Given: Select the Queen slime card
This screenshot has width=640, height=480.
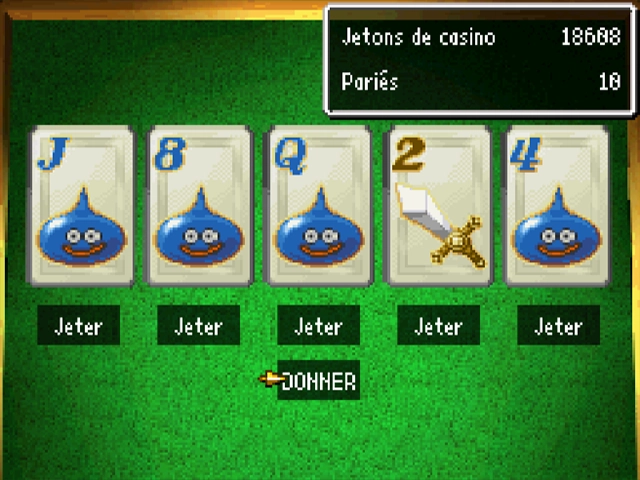Looking at the screenshot, I should tap(318, 207).
